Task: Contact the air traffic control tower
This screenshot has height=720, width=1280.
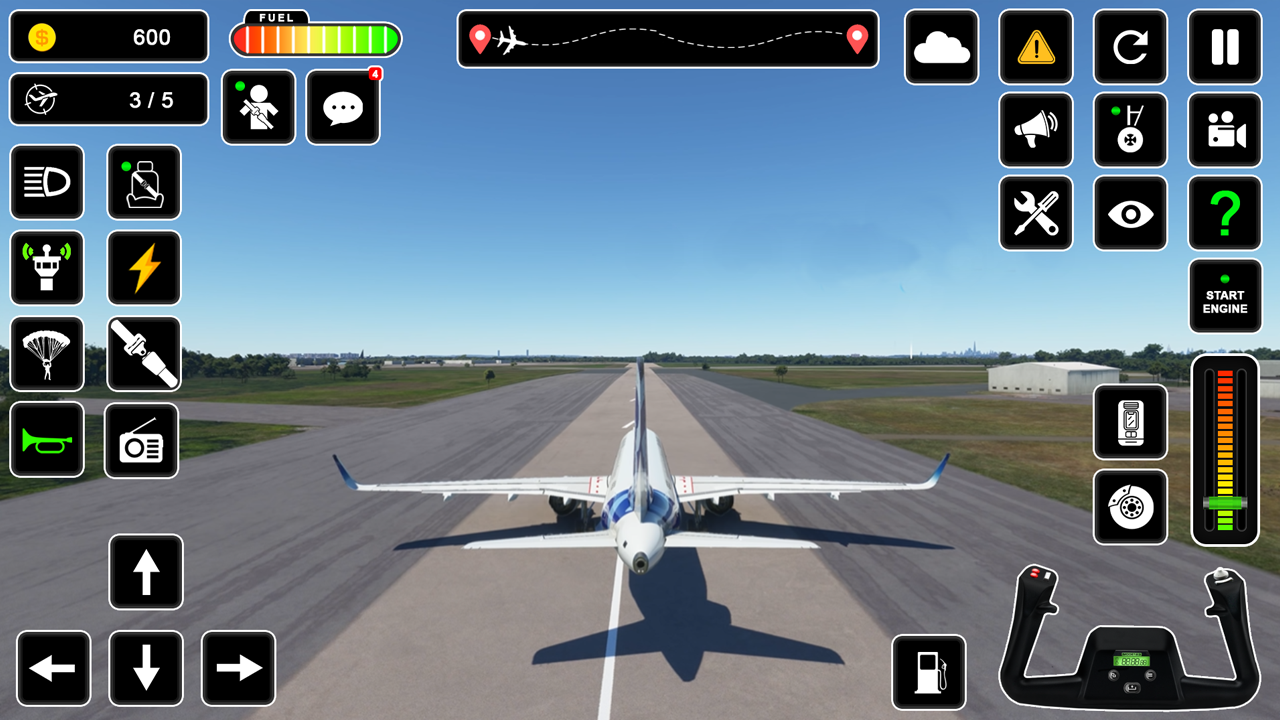Action: coord(47,268)
